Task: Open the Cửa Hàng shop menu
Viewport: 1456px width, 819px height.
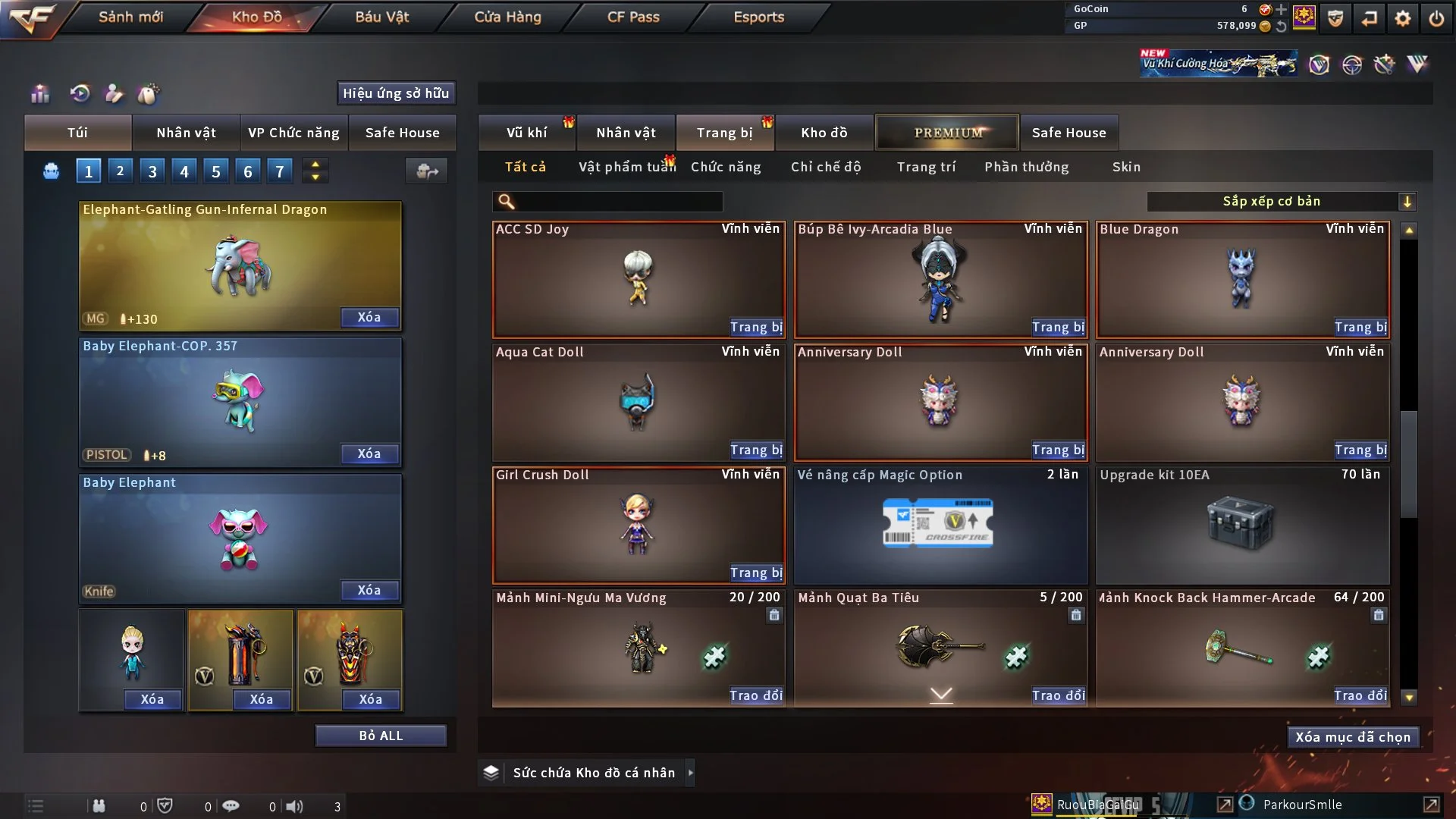Action: tap(507, 17)
